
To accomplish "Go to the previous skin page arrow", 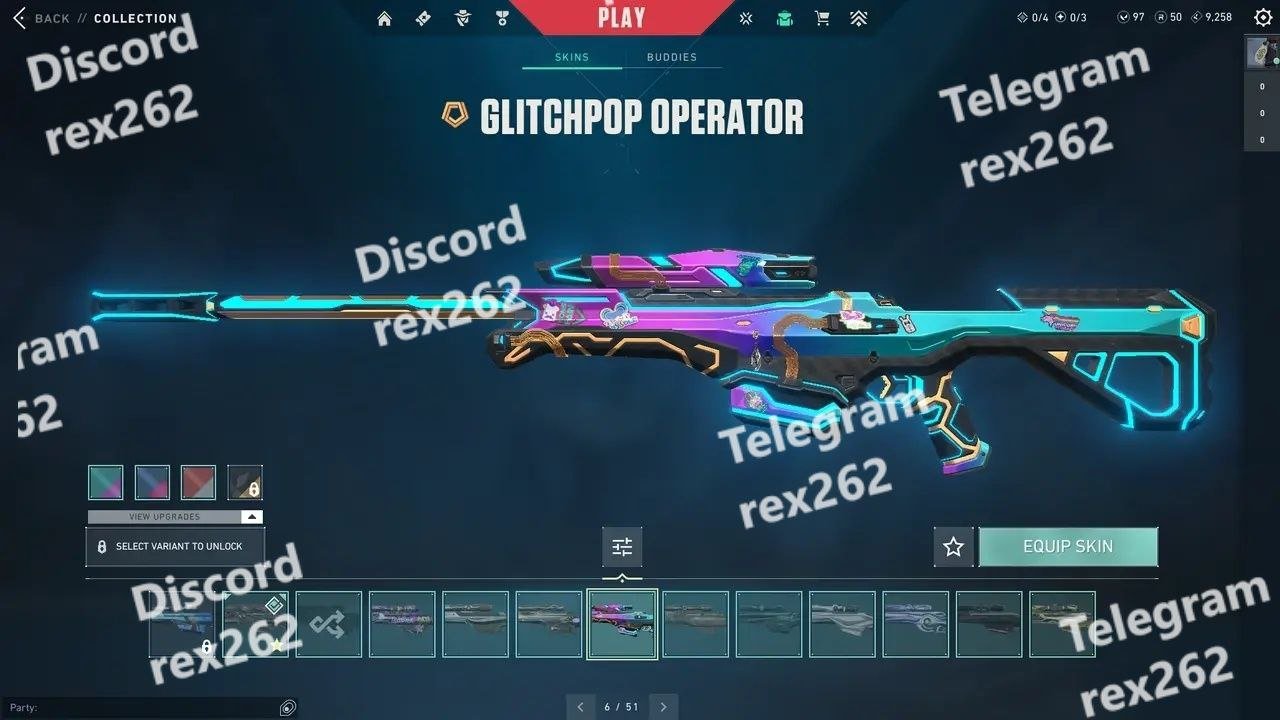I will tap(580, 707).
